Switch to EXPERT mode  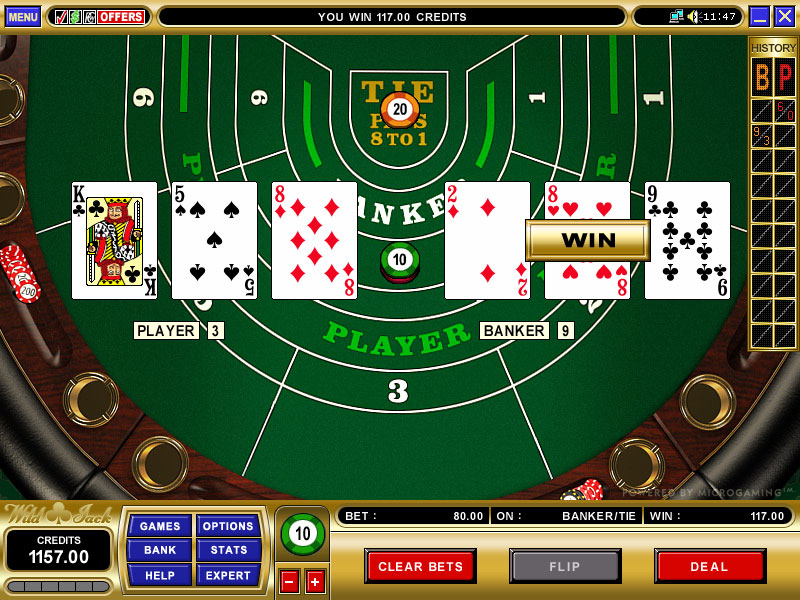click(228, 574)
